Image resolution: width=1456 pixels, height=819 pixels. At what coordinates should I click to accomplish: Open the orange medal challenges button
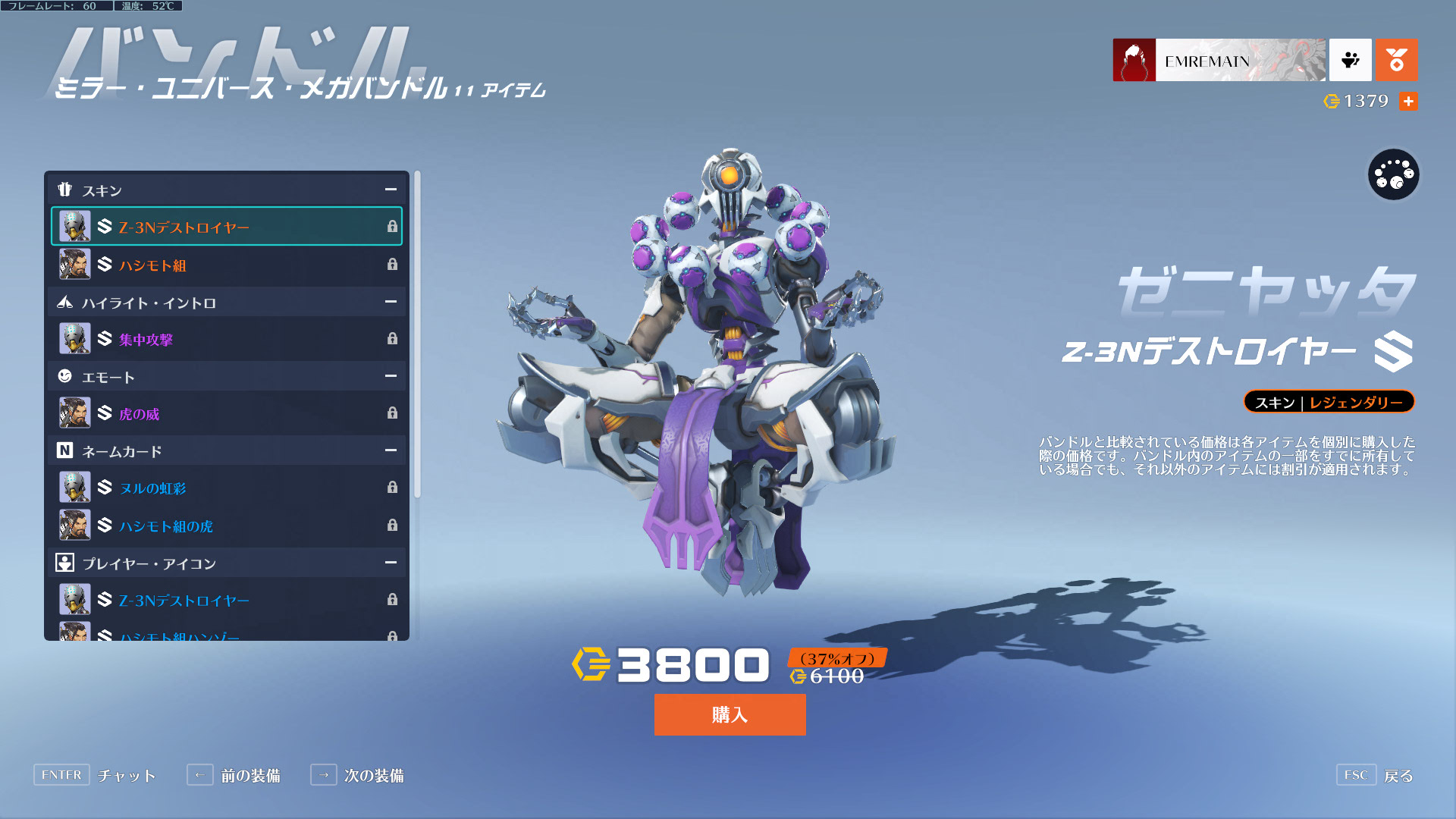[x=1396, y=60]
